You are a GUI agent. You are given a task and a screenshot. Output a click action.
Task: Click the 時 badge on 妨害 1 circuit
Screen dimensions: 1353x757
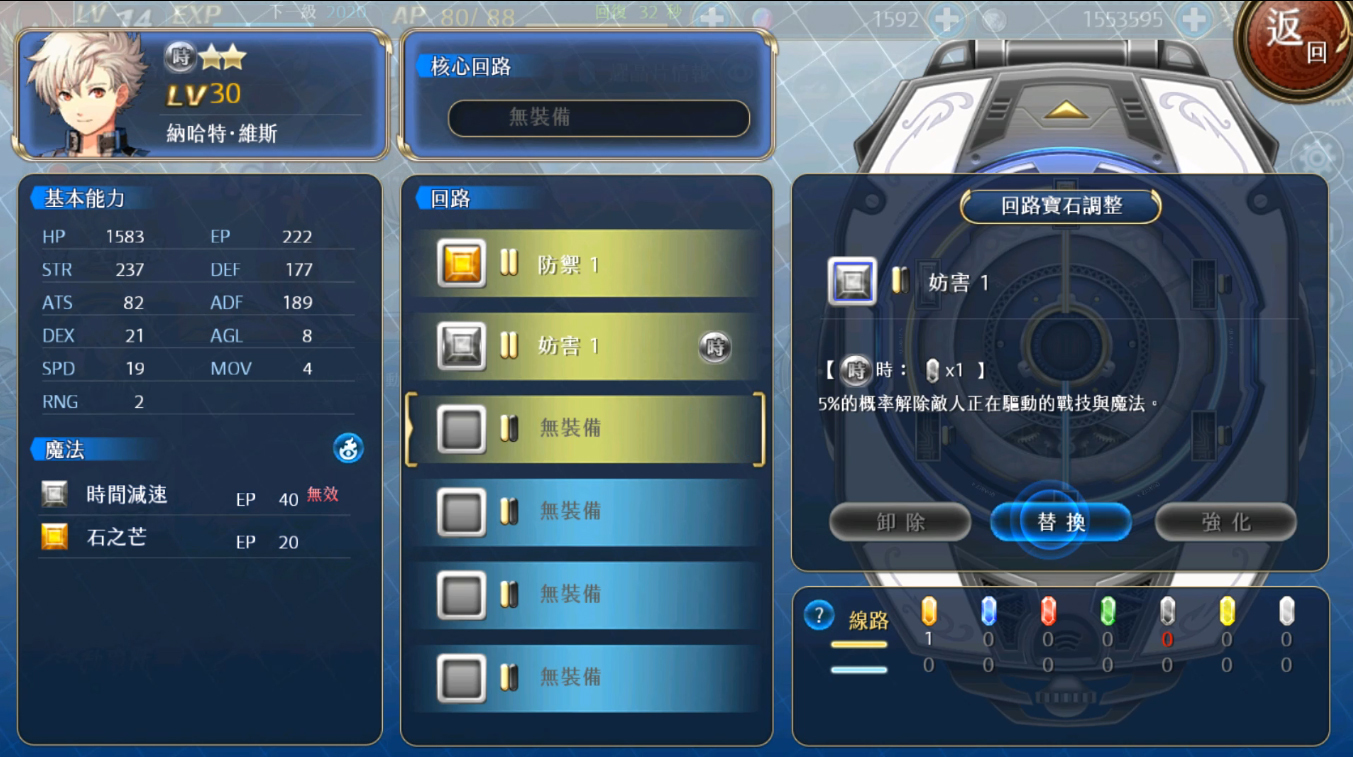[714, 347]
